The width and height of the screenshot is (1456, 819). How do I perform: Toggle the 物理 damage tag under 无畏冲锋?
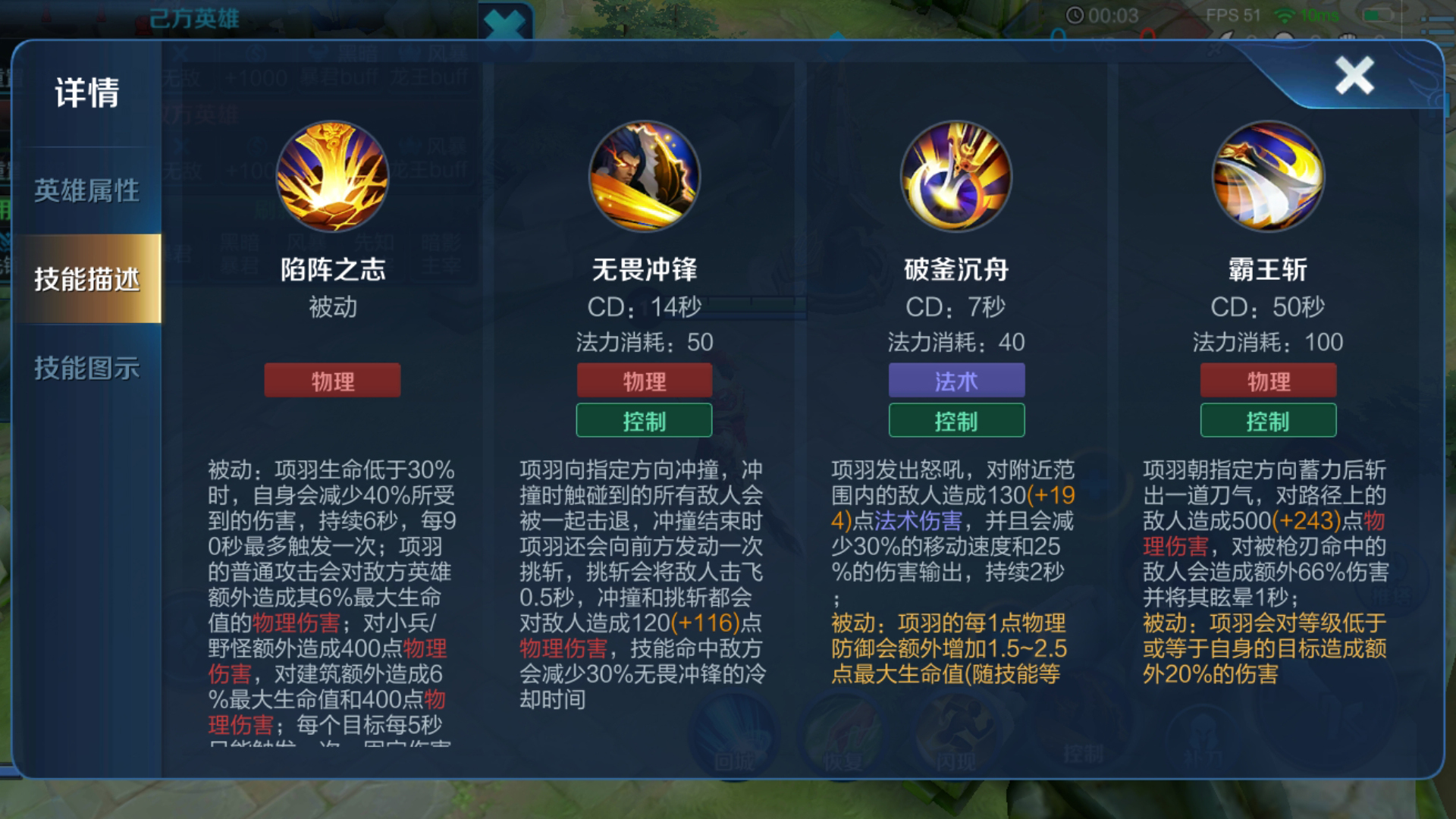click(x=644, y=381)
